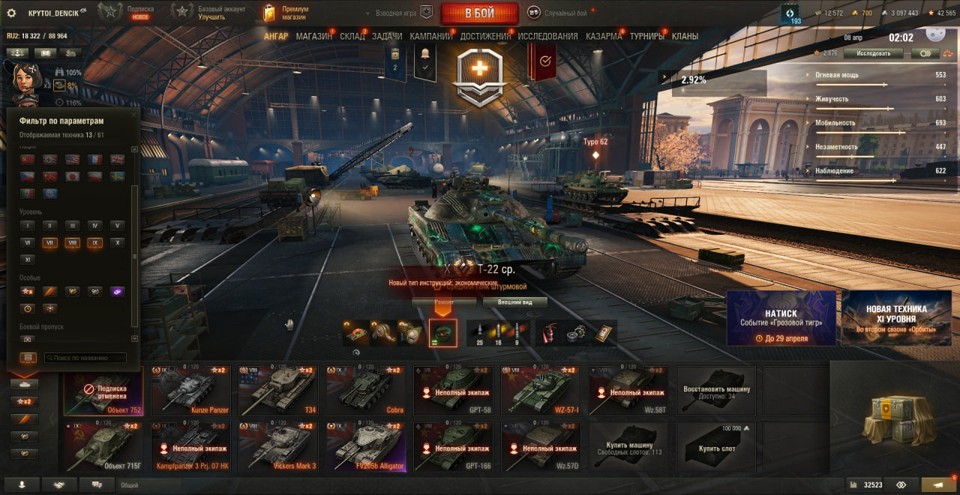The width and height of the screenshot is (960, 495).
Task: Toggle the tier X filter button
Action: [x=117, y=242]
